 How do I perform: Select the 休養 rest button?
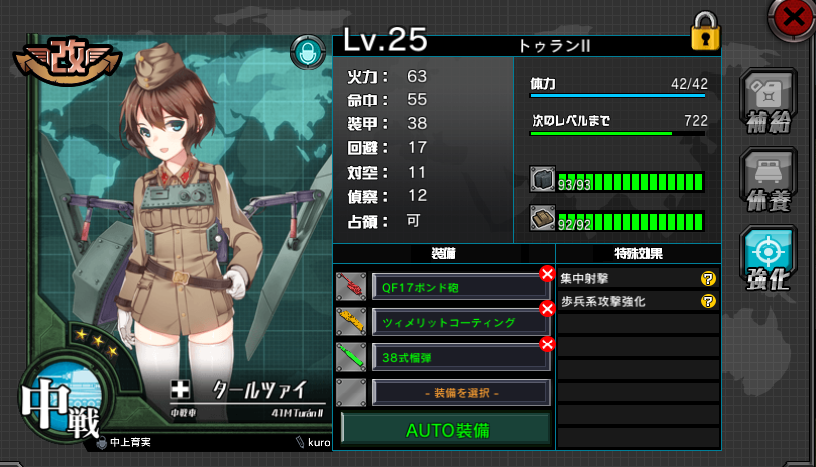pyautogui.click(x=768, y=182)
